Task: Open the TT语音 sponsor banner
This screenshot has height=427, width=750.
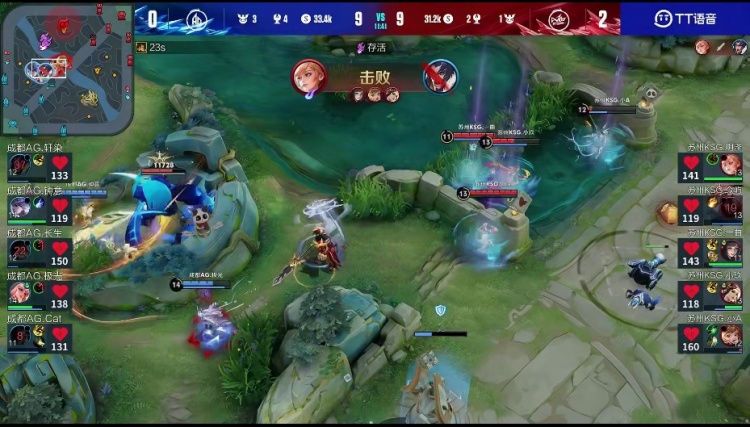Action: [684, 18]
